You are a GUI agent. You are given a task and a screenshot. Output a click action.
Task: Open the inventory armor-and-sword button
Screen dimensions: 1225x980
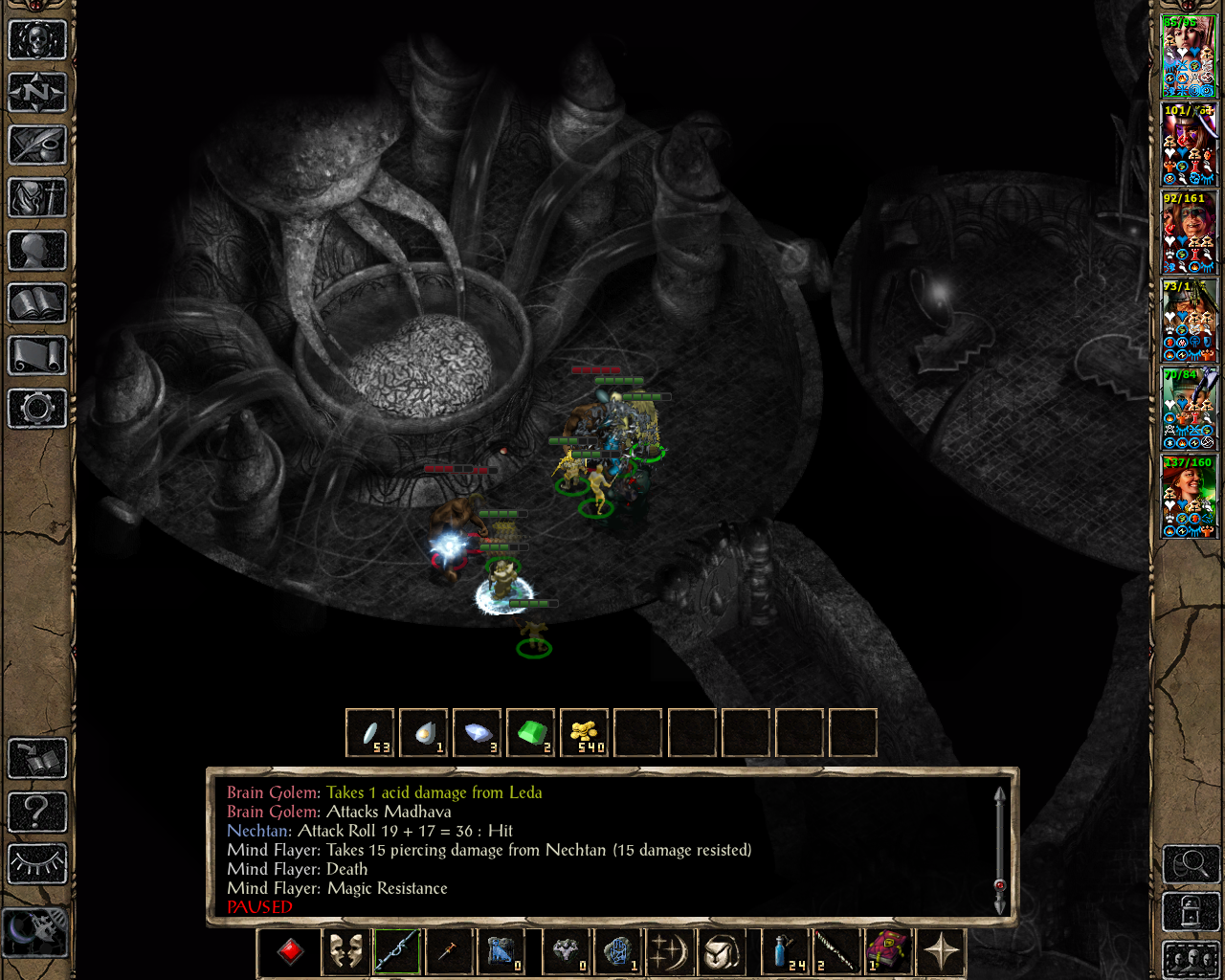click(37, 198)
